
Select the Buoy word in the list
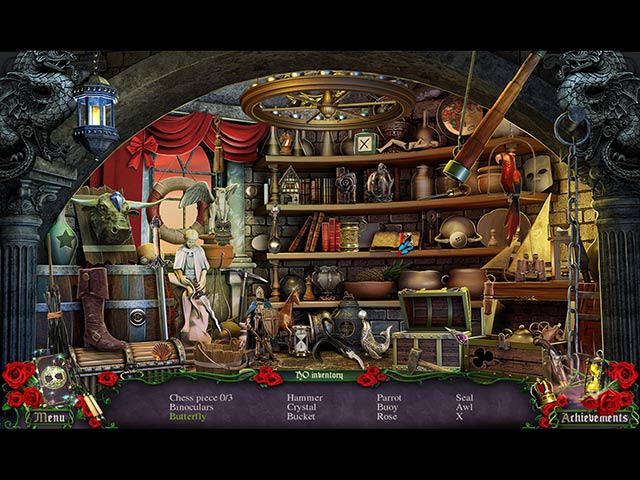(x=388, y=407)
